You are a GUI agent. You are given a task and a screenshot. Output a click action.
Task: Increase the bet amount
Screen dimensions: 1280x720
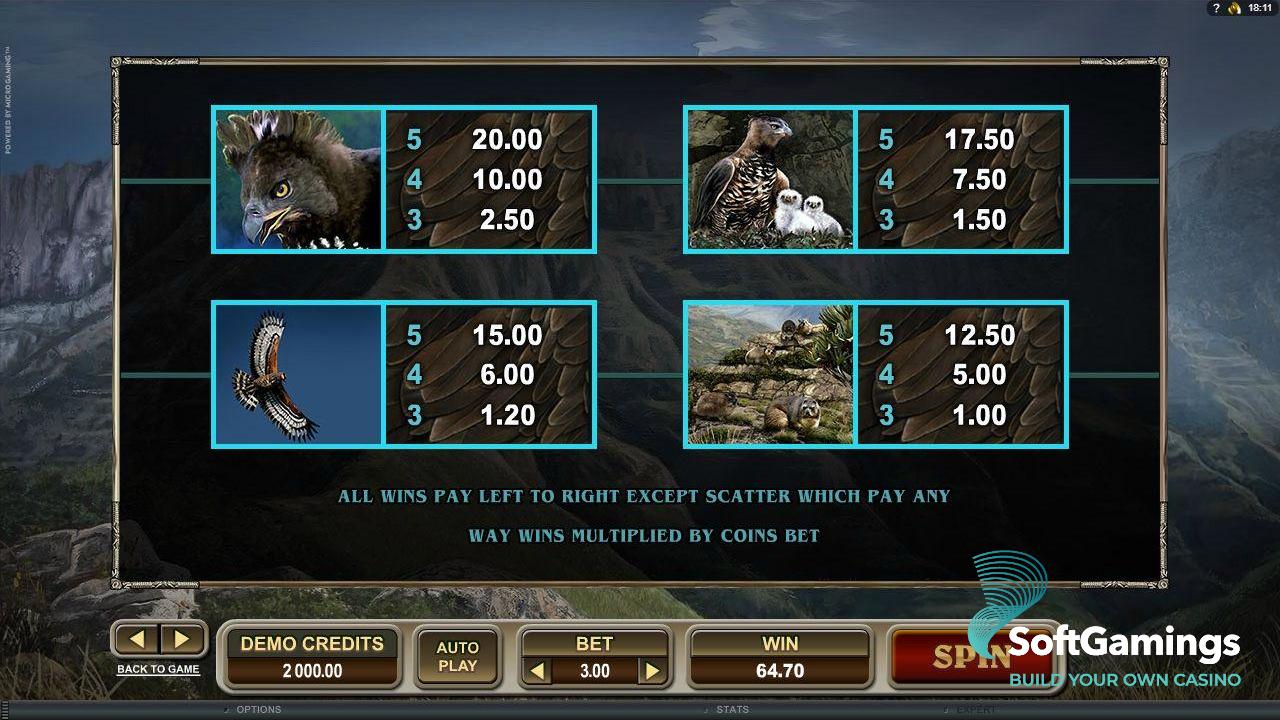[x=652, y=671]
